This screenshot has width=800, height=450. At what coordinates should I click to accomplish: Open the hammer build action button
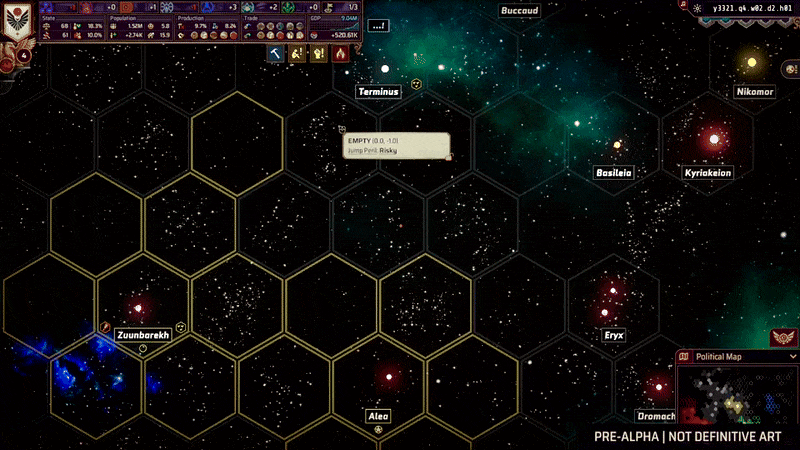tap(275, 54)
